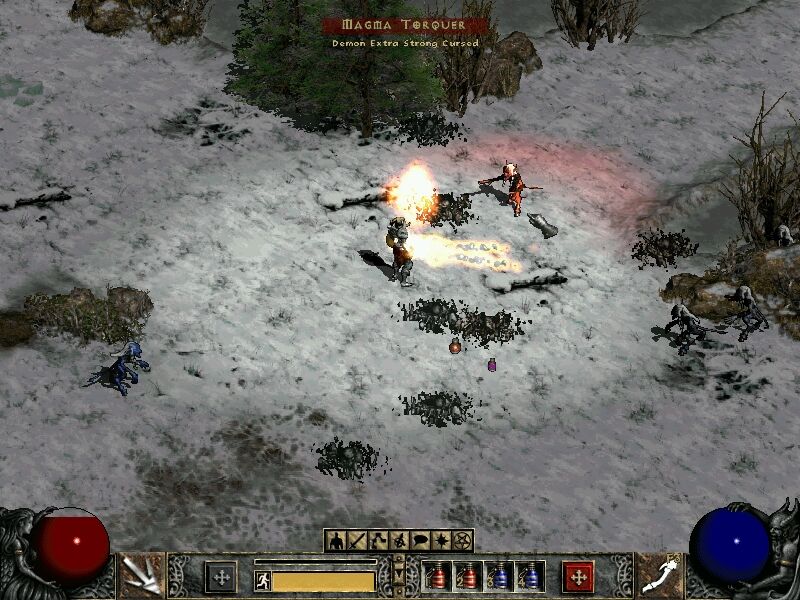Open the character sheet silhouette icon
This screenshot has width=800, height=600.
coord(335,541)
